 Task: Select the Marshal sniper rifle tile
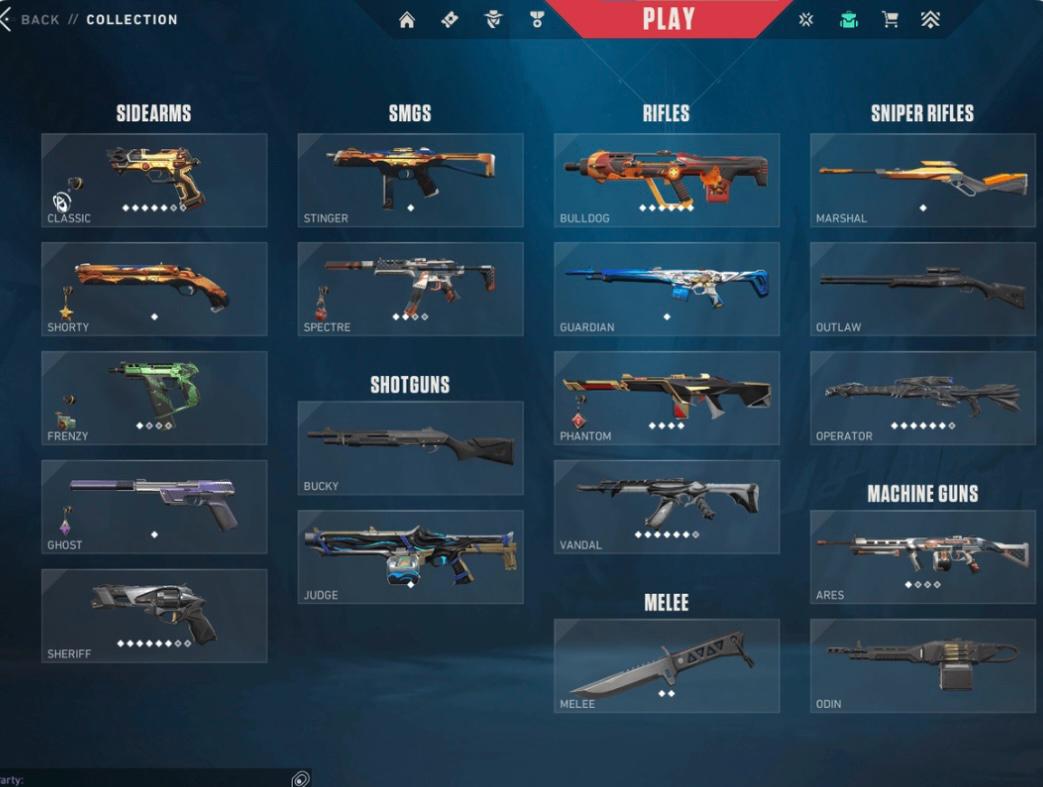point(922,180)
